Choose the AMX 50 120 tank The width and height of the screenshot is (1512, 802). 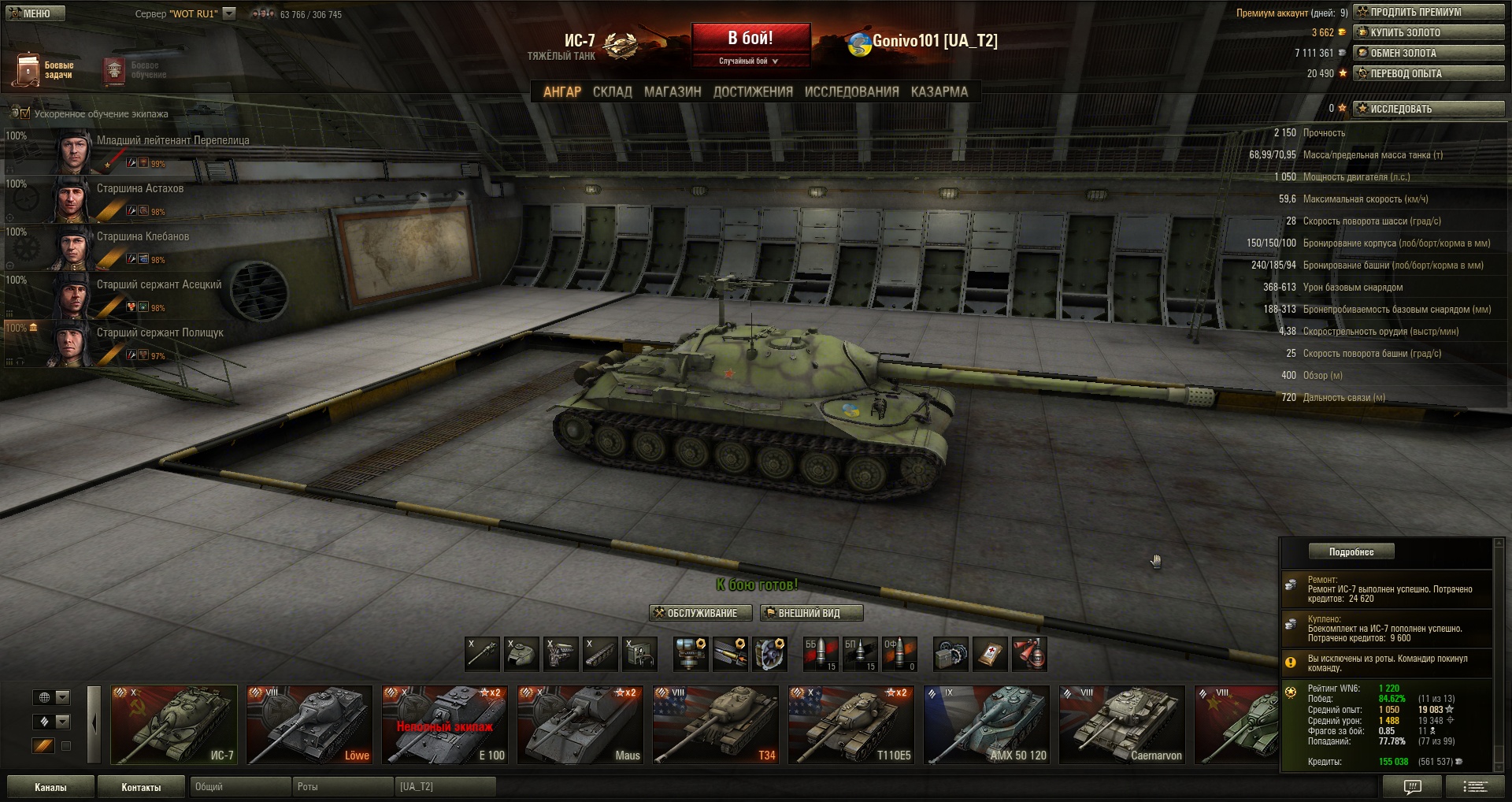click(987, 725)
